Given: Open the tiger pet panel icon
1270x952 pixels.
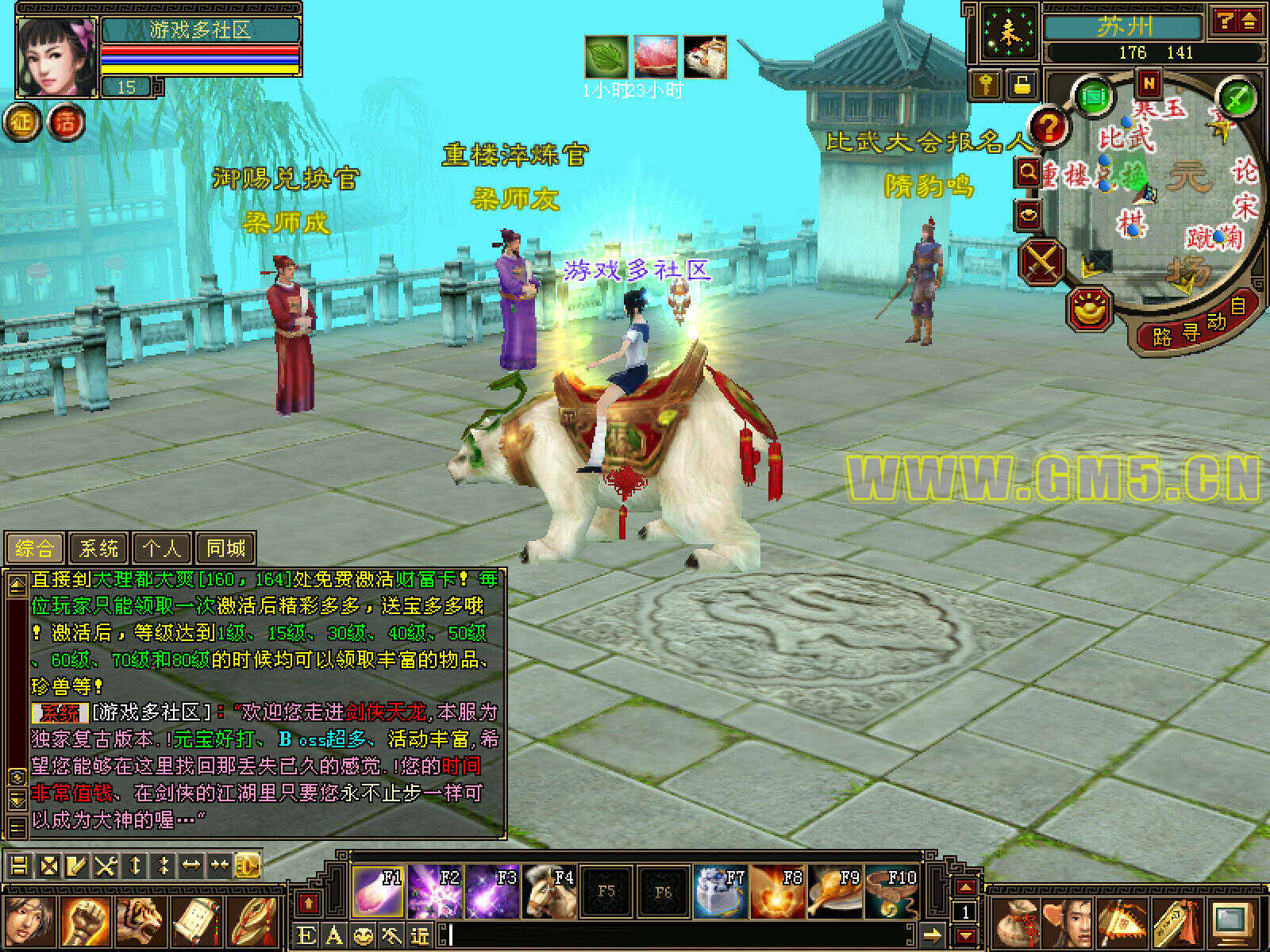Looking at the screenshot, I should click(x=140, y=920).
